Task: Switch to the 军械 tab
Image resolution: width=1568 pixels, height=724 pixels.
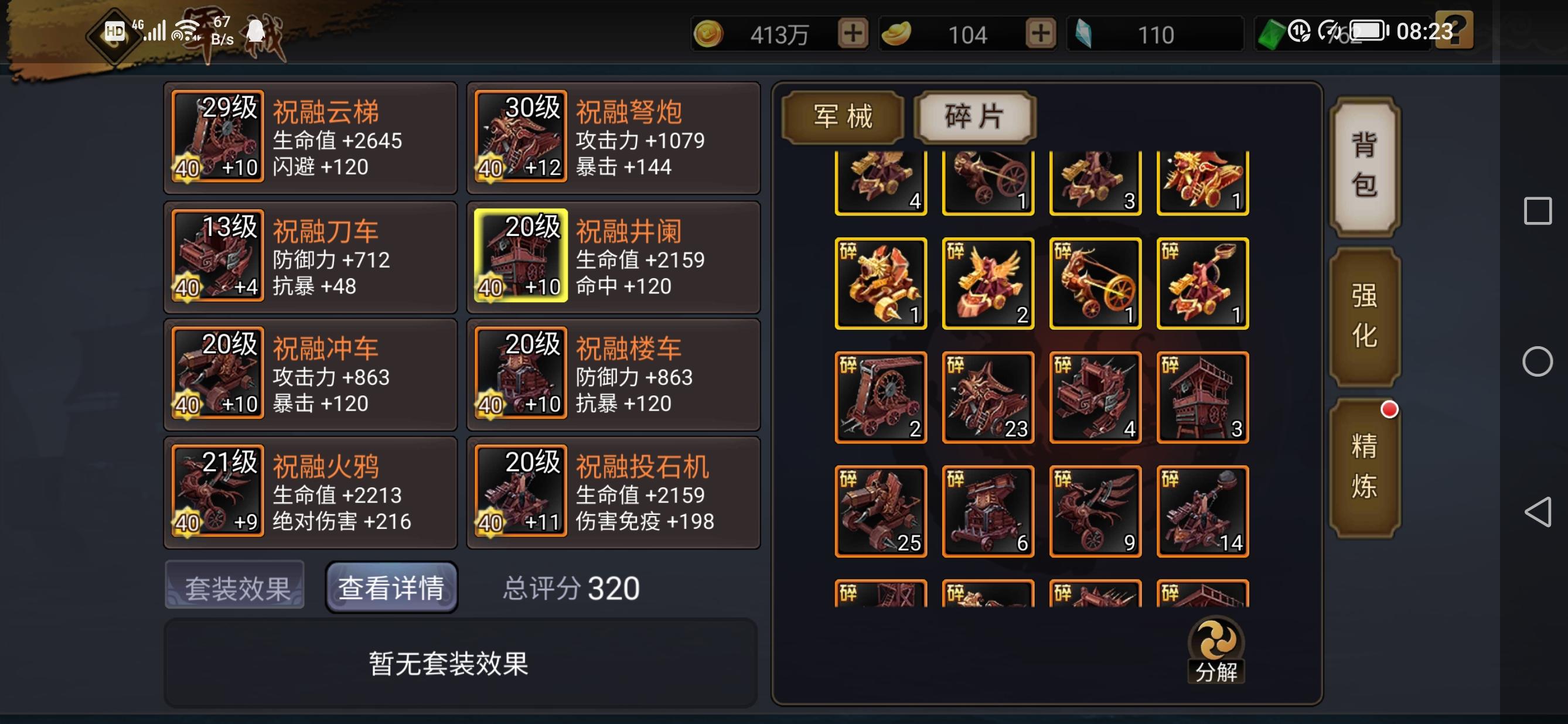Action: [x=843, y=116]
